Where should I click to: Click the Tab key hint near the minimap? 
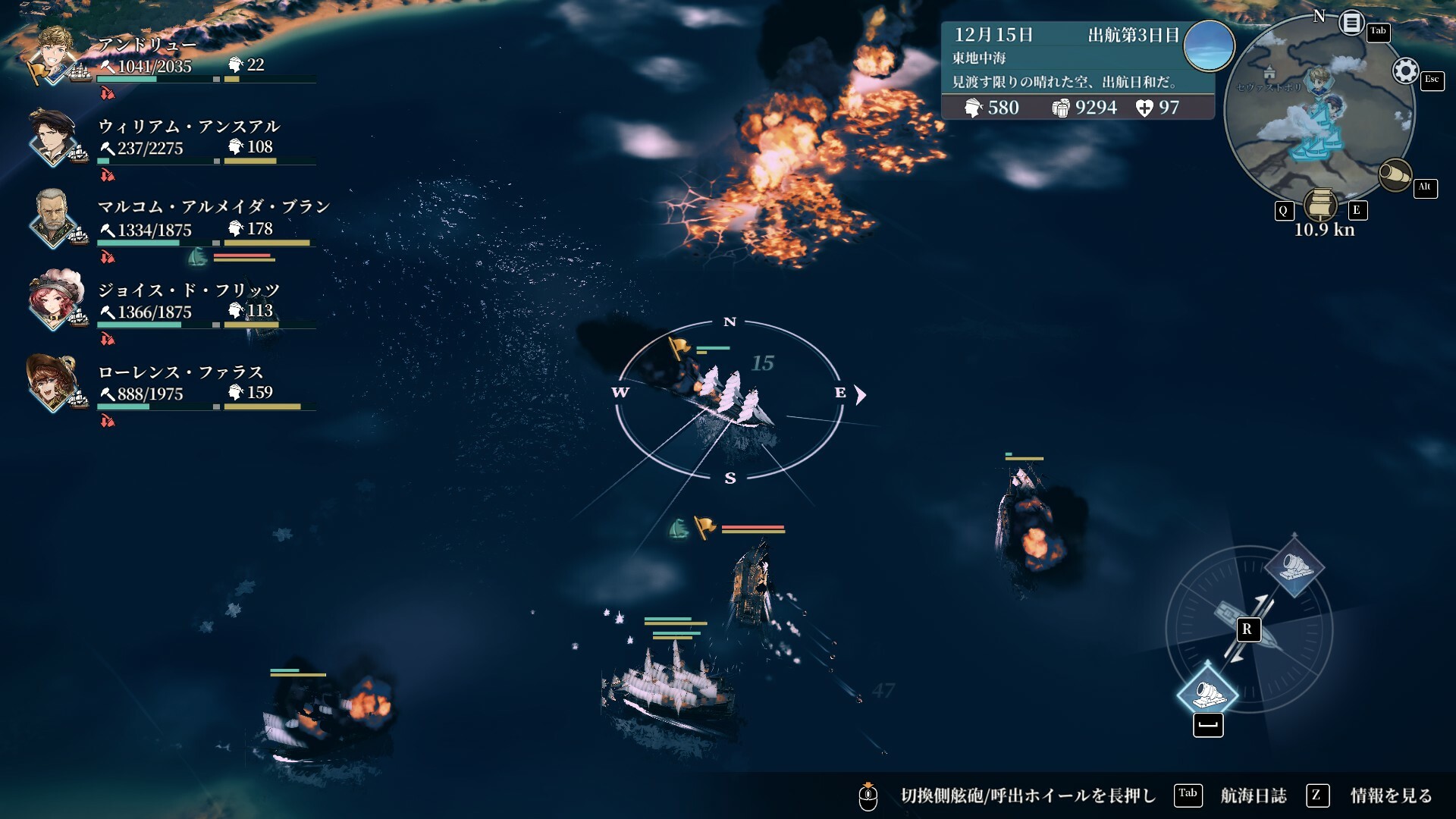[1379, 33]
